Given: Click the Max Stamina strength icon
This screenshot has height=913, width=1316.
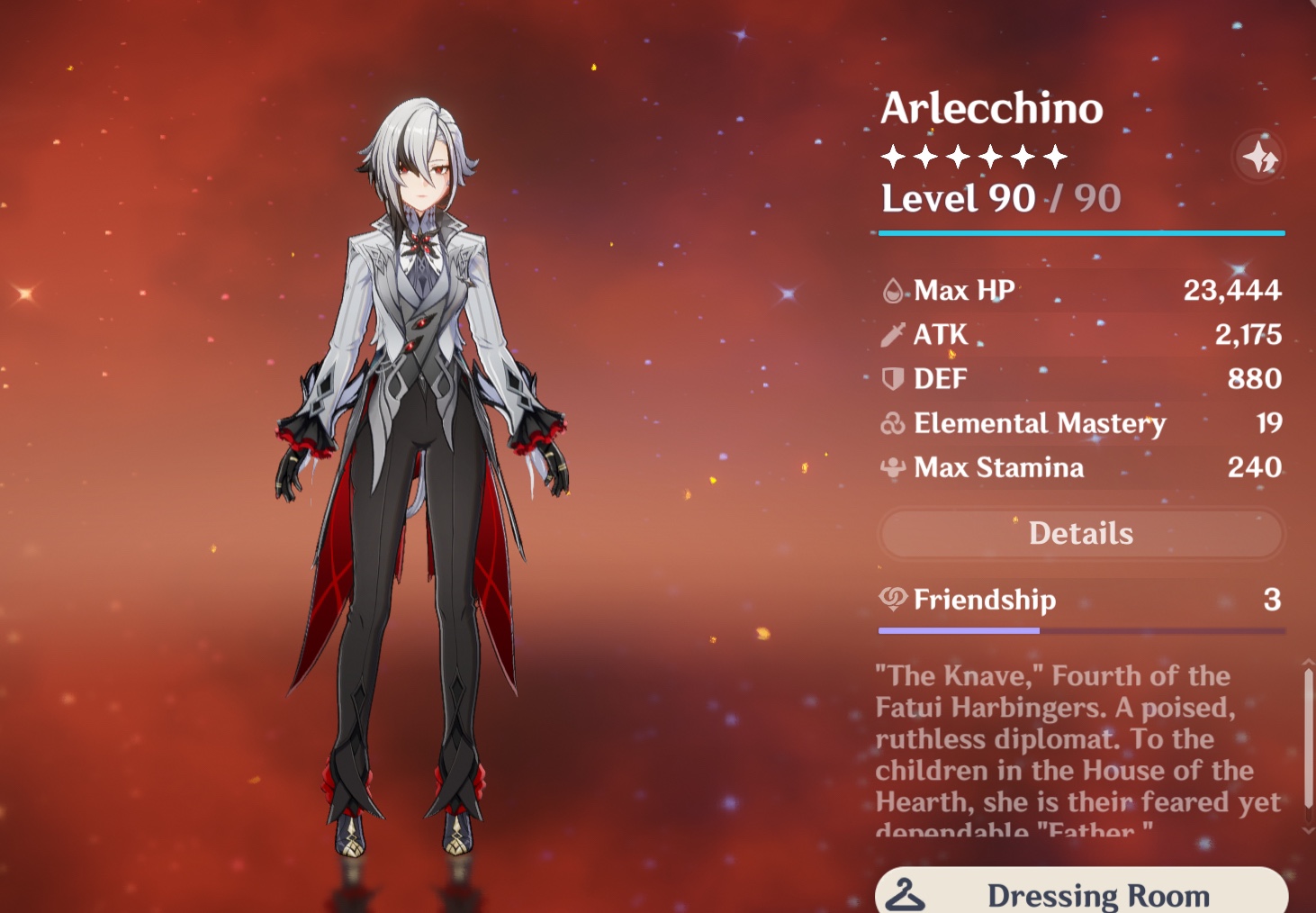Looking at the screenshot, I should [x=892, y=467].
